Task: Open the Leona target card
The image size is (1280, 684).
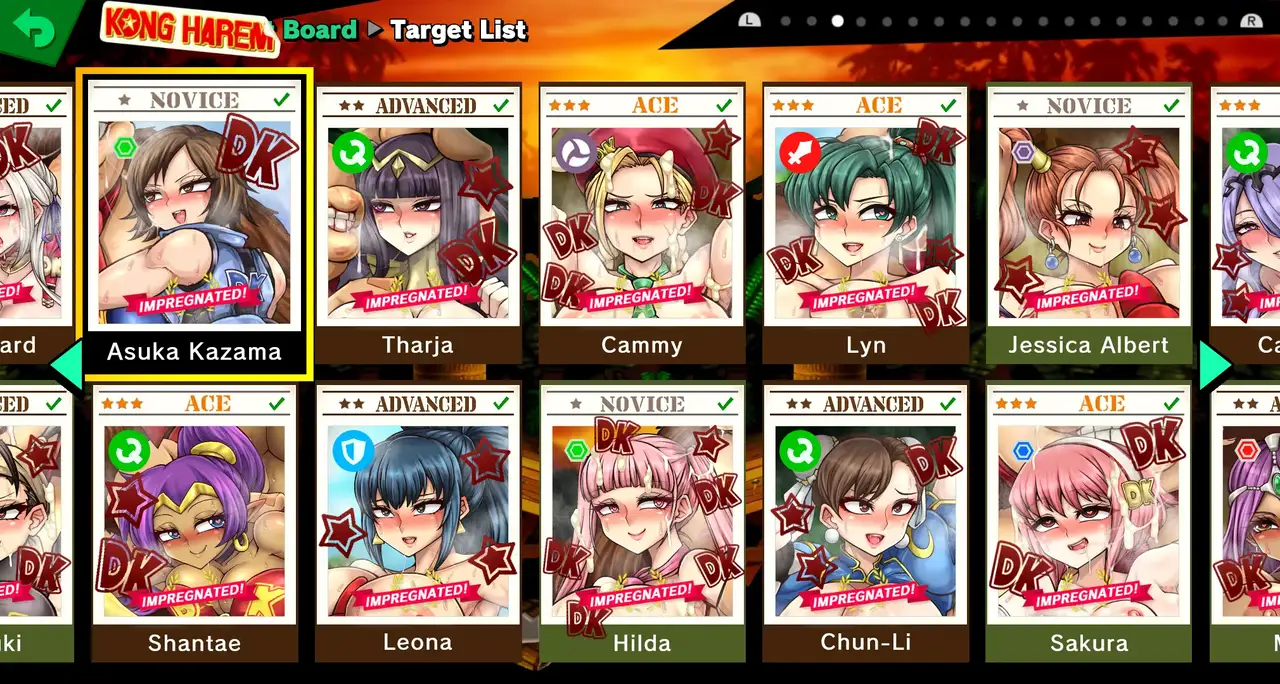Action: (x=418, y=522)
